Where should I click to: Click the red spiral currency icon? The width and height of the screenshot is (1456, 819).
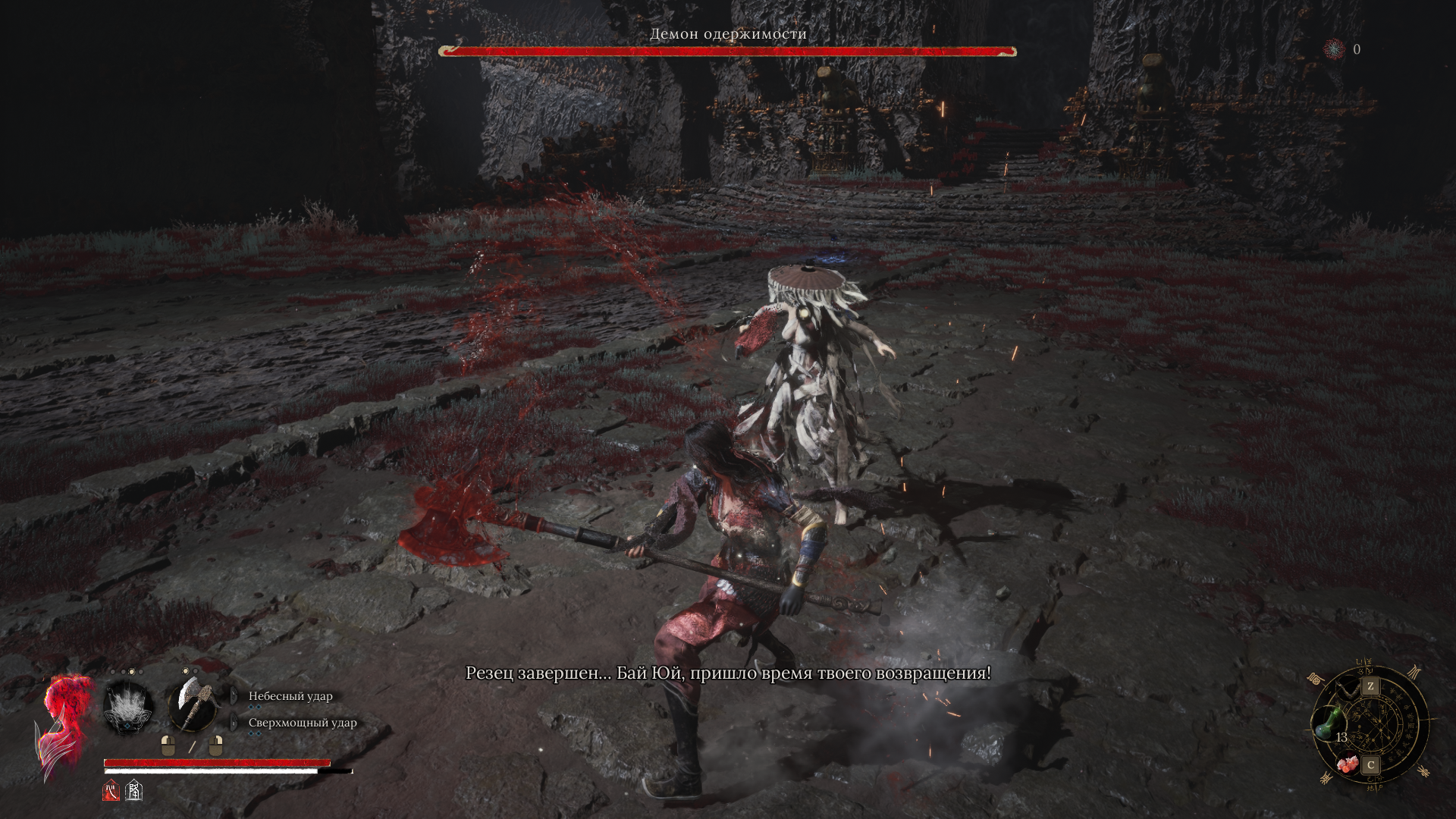(x=1334, y=49)
